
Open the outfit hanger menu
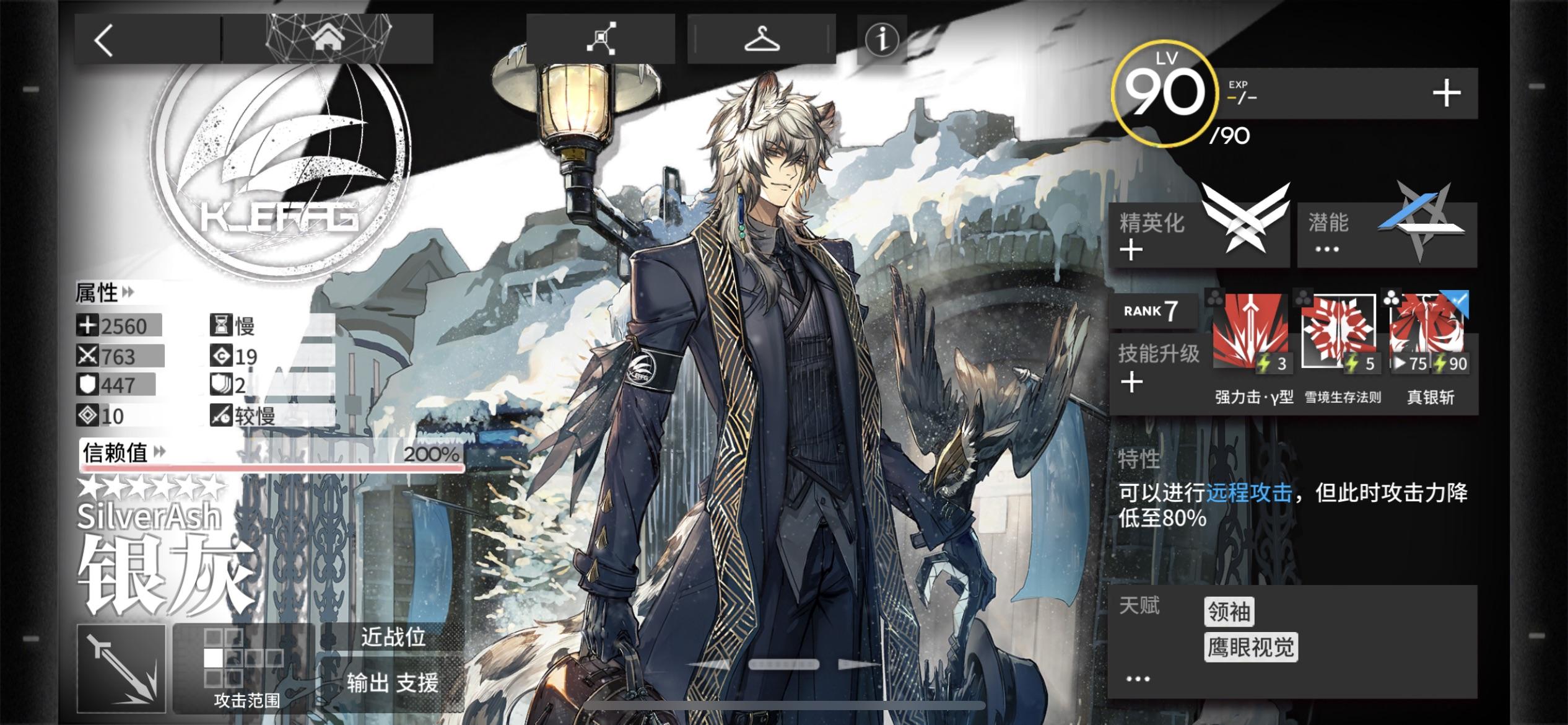(761, 39)
